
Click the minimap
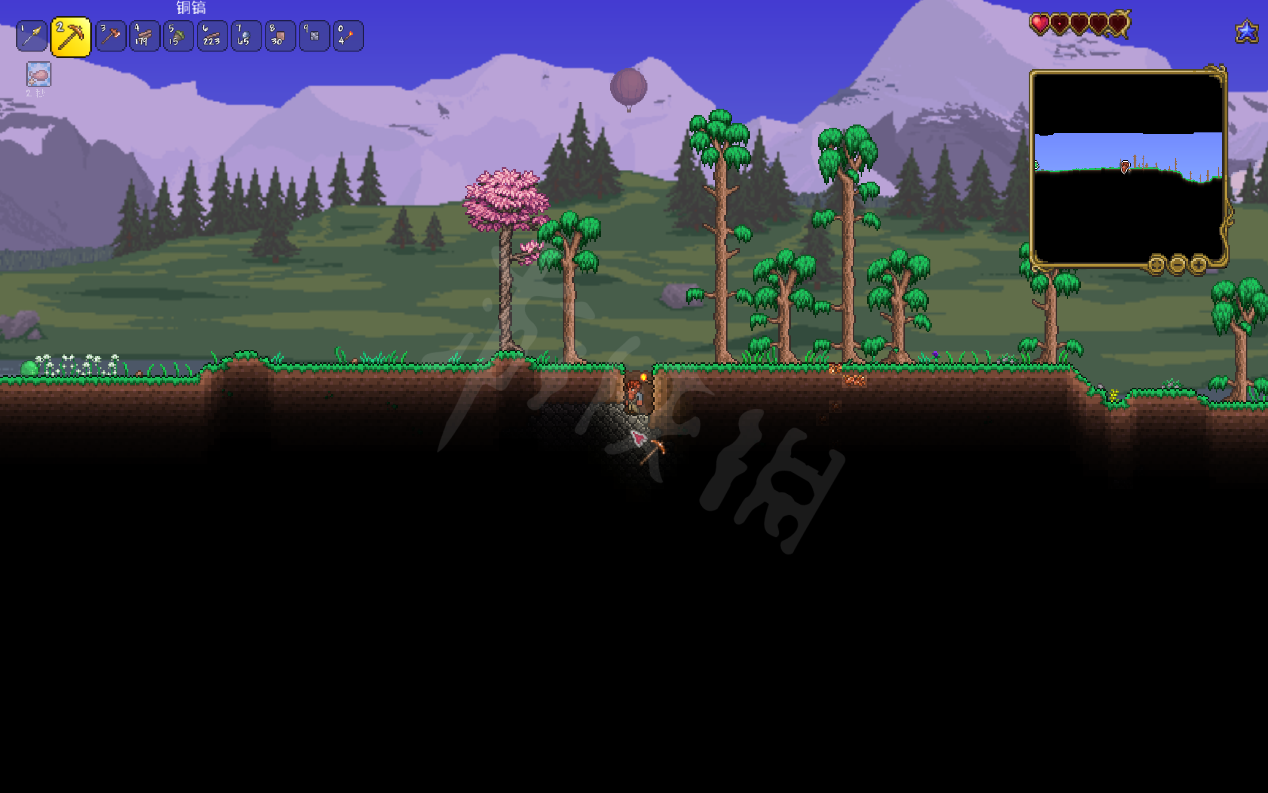pos(1128,167)
